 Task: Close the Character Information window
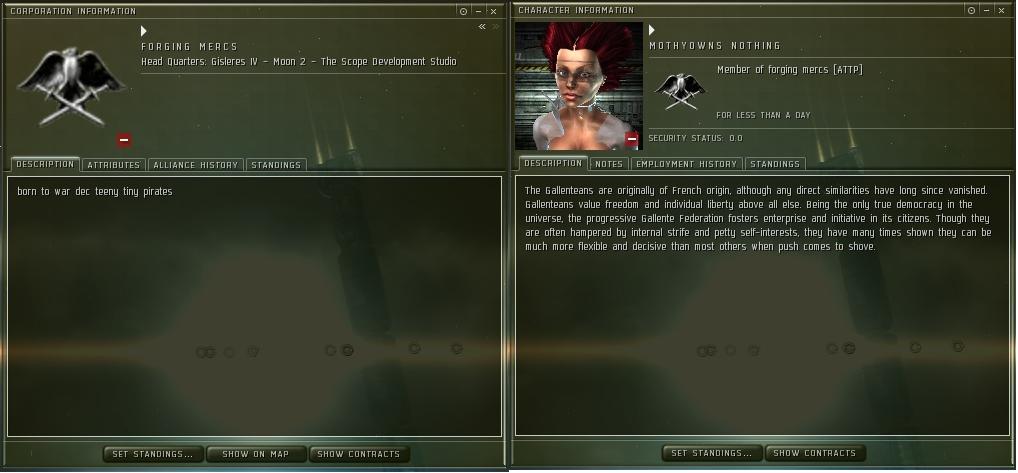[x=1003, y=10]
